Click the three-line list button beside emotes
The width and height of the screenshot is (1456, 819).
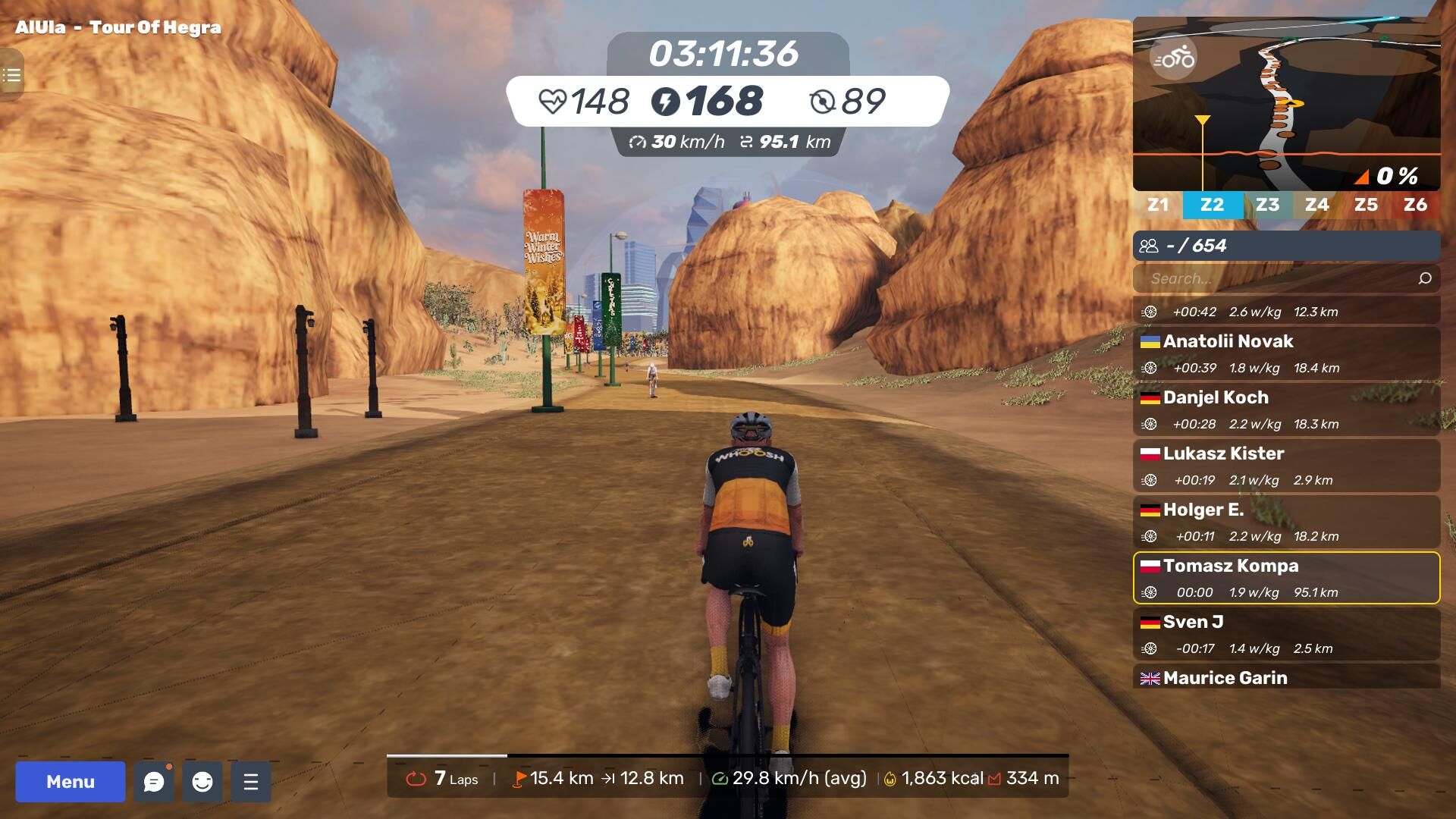click(x=251, y=782)
